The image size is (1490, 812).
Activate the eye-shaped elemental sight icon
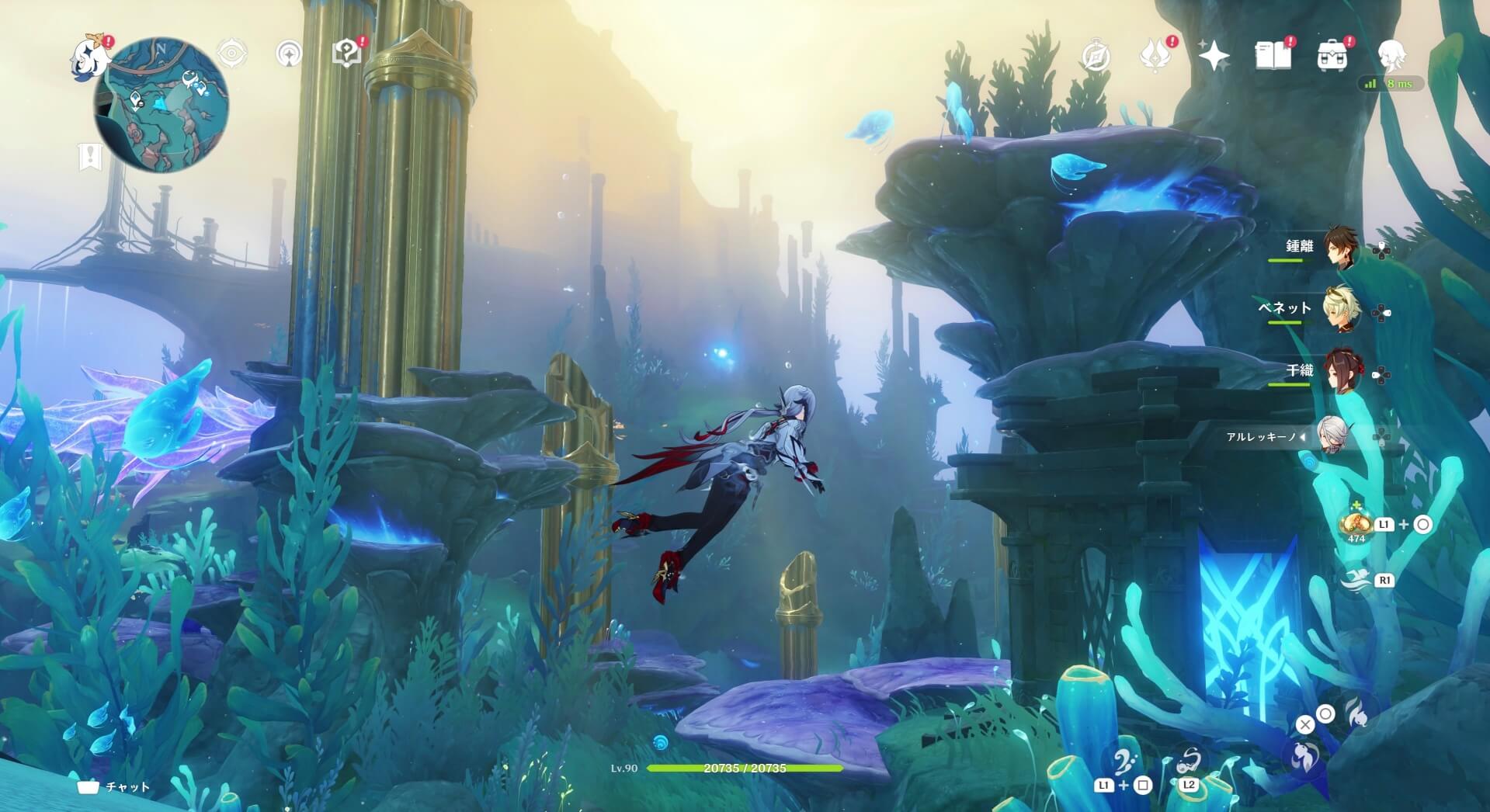coord(231,54)
